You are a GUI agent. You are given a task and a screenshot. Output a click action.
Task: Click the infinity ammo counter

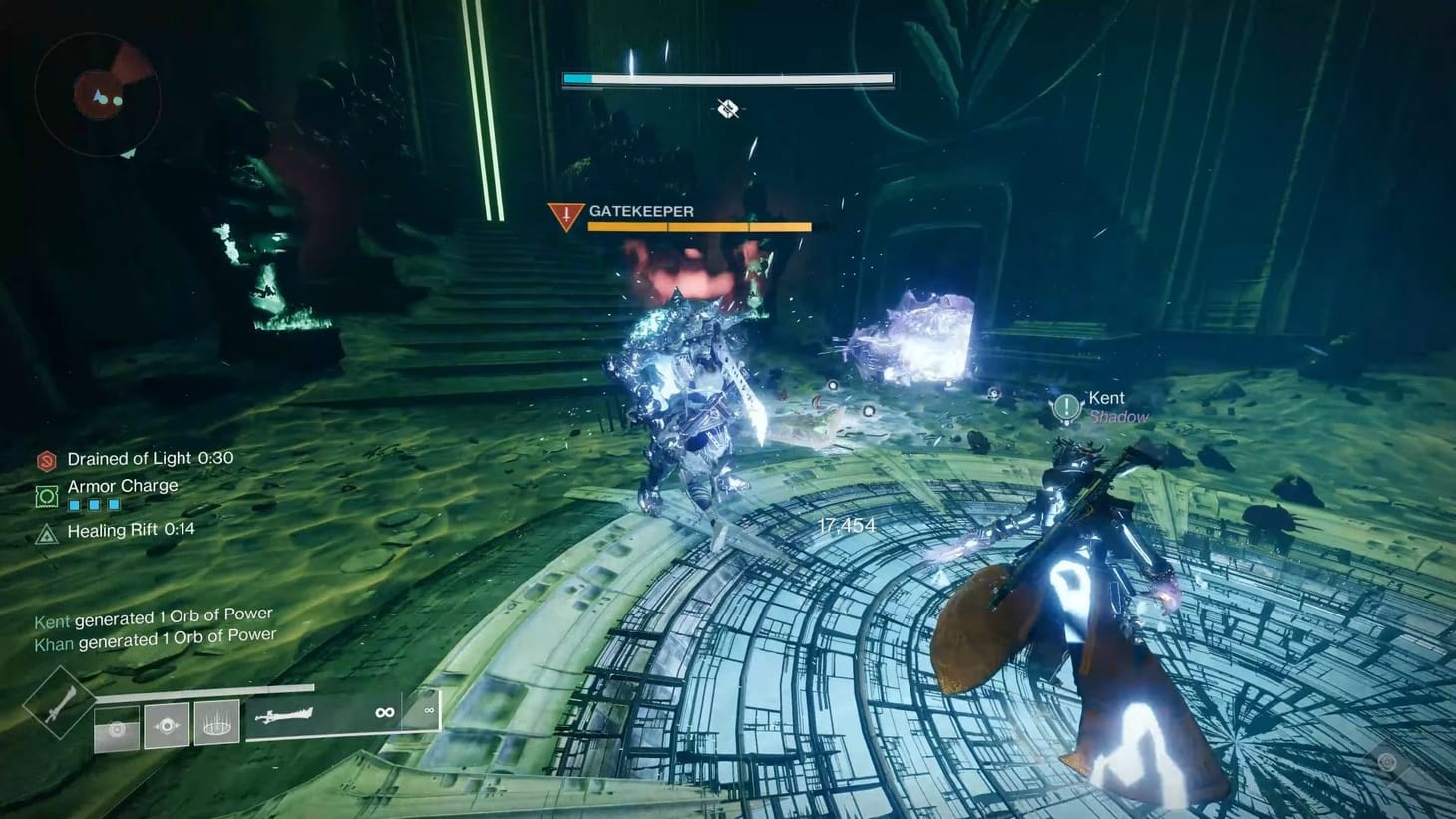pos(384,711)
